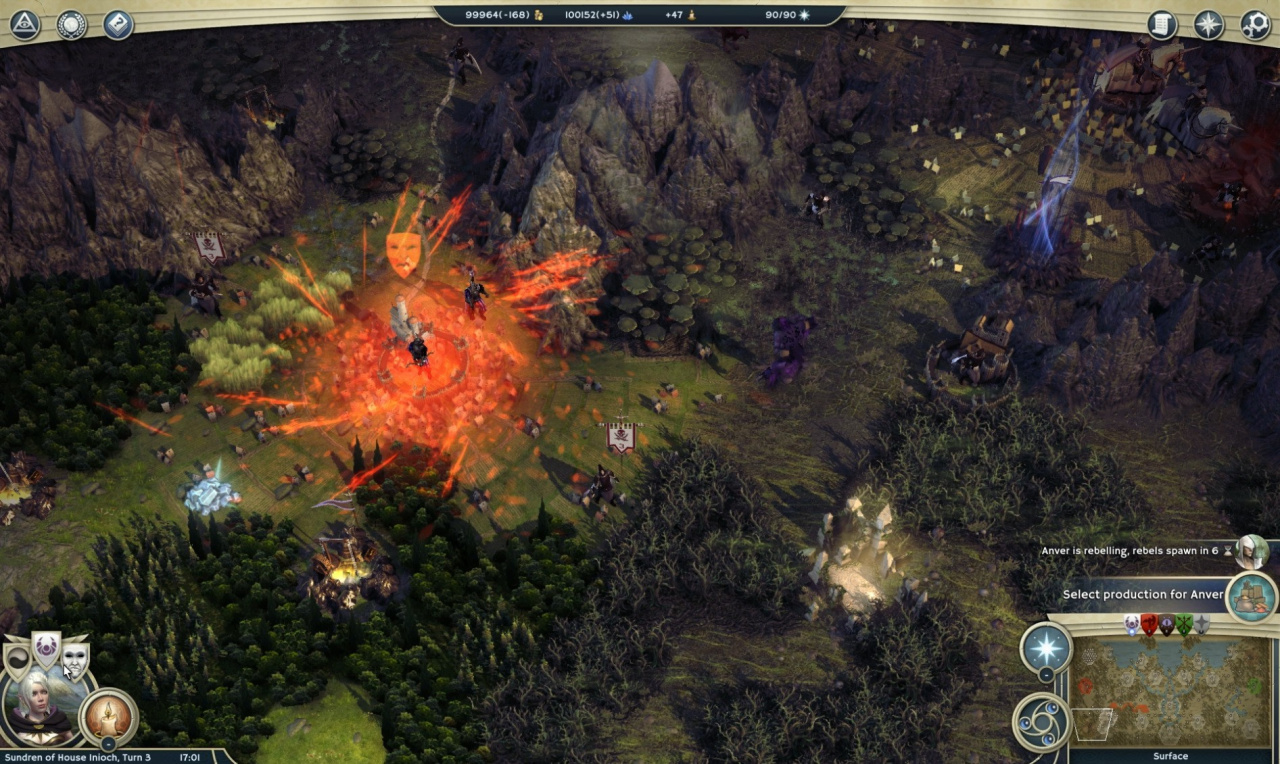Click the yin-yang alignment shield
Image resolution: width=1280 pixels, height=764 pixels.
[x=18, y=661]
